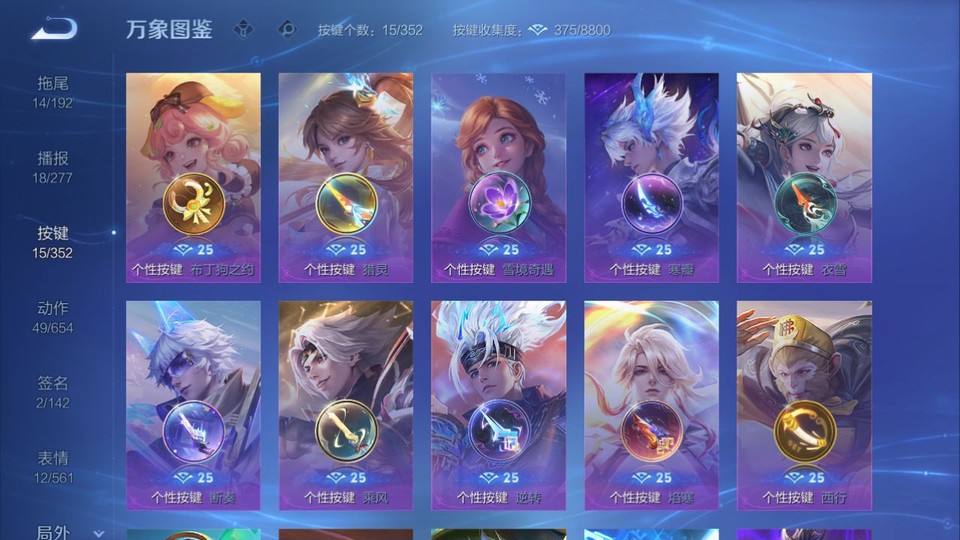The image size is (960, 540).
Task: Select the 乘风 button skin card
Action: coord(346,405)
